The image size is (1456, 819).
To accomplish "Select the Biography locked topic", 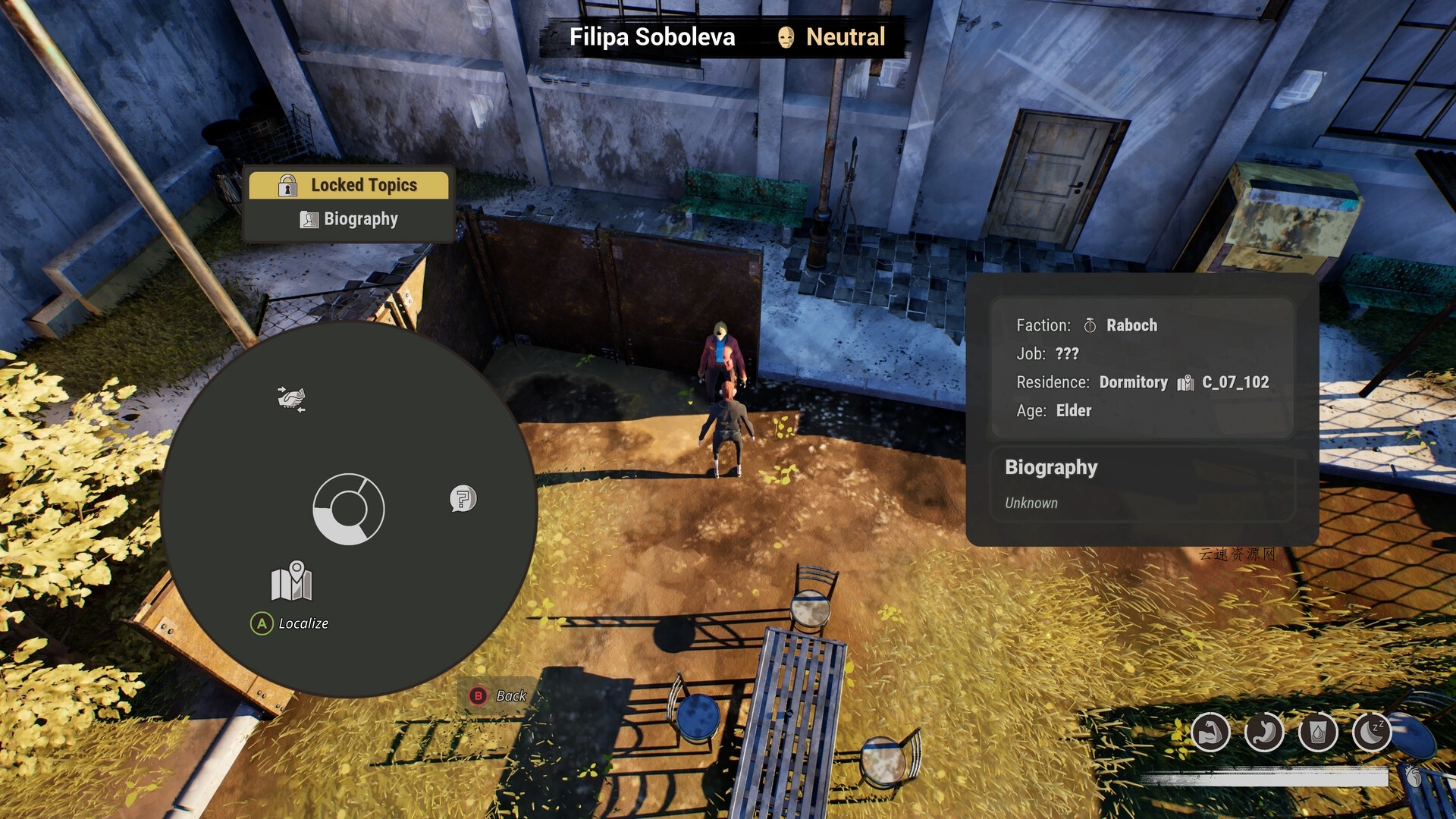I will 350,219.
